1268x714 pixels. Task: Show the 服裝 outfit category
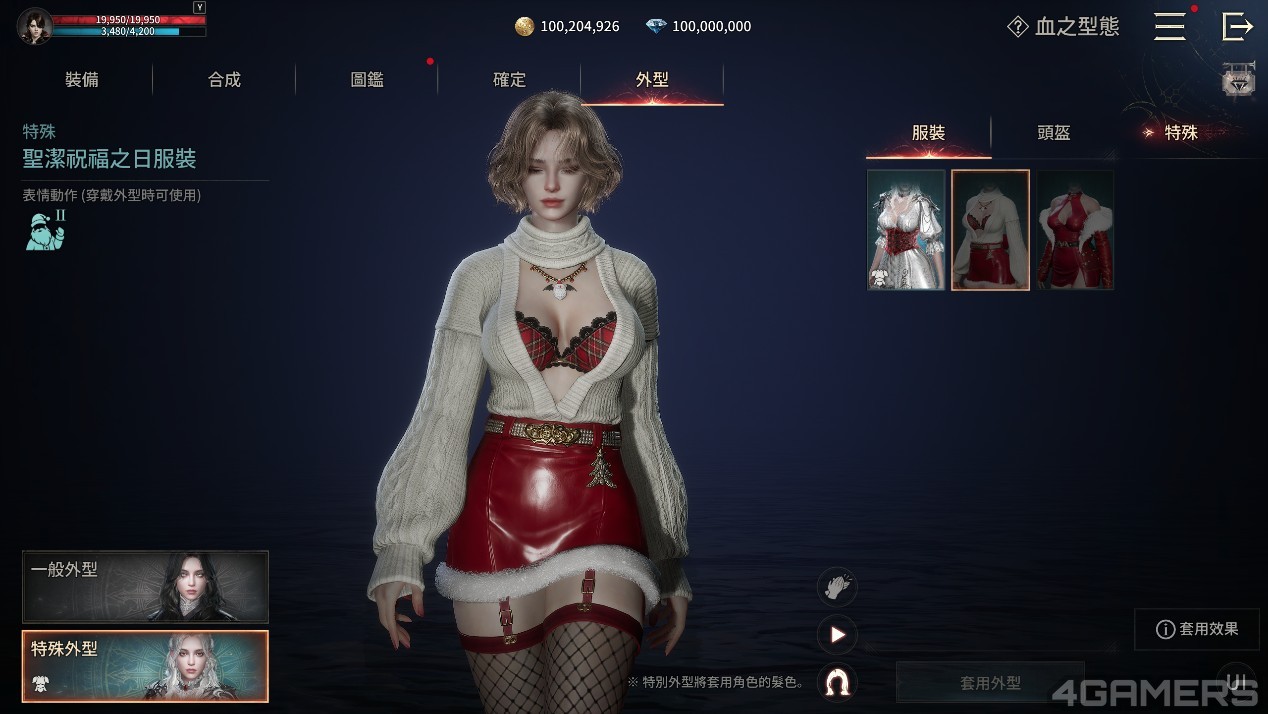[x=928, y=133]
